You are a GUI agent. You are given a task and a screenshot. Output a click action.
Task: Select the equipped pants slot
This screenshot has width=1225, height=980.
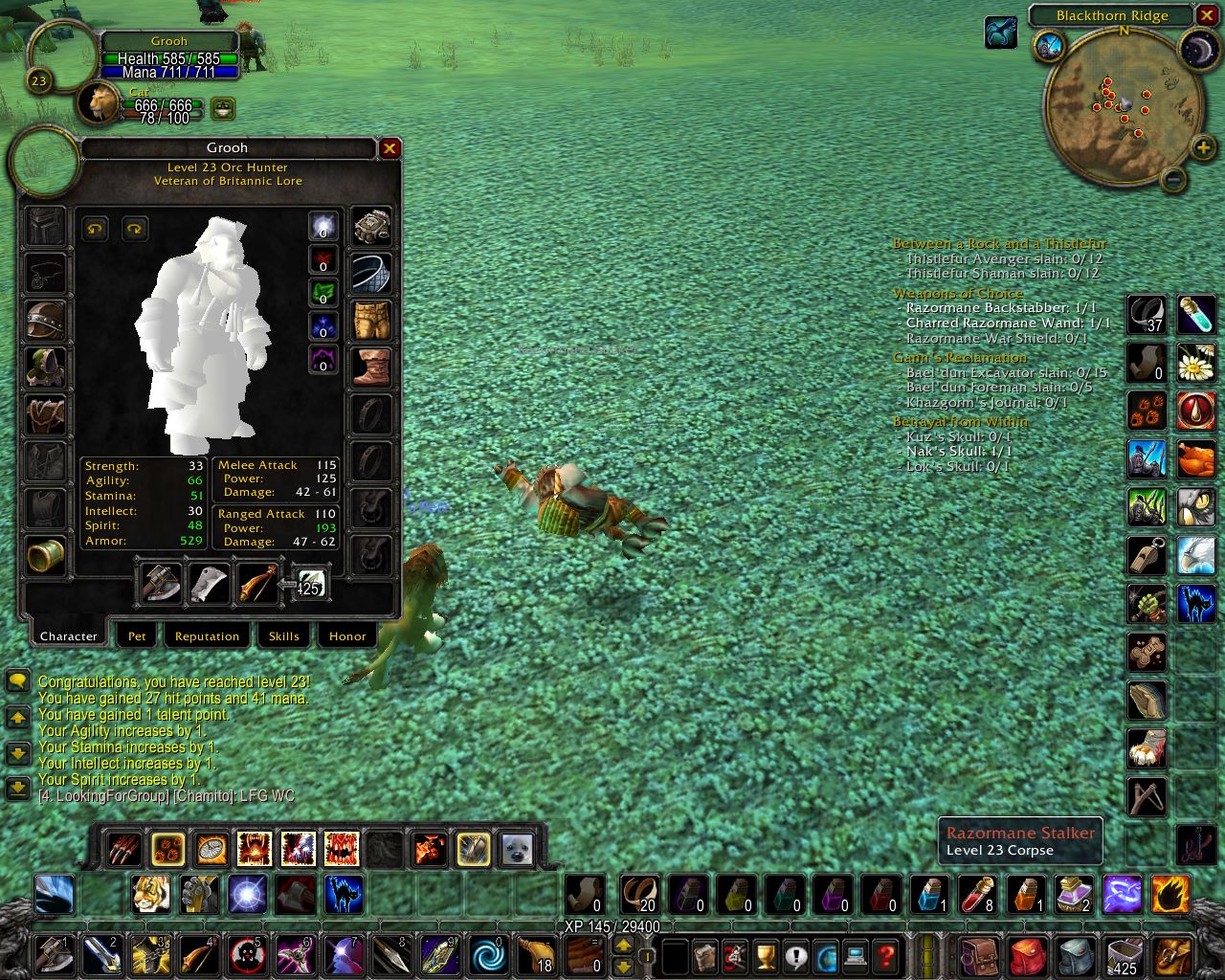tap(371, 321)
